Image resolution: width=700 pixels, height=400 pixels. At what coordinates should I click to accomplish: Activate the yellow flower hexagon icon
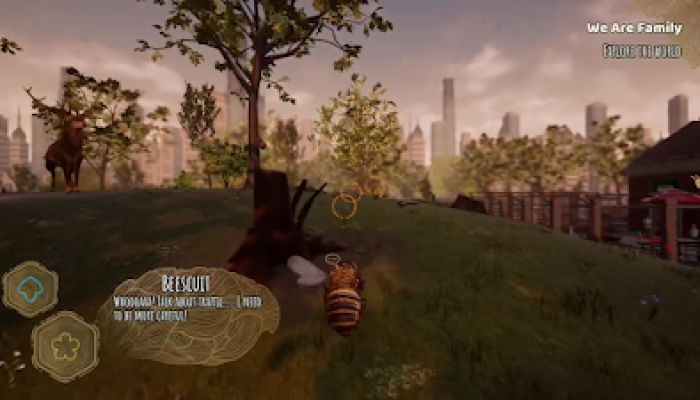point(65,346)
